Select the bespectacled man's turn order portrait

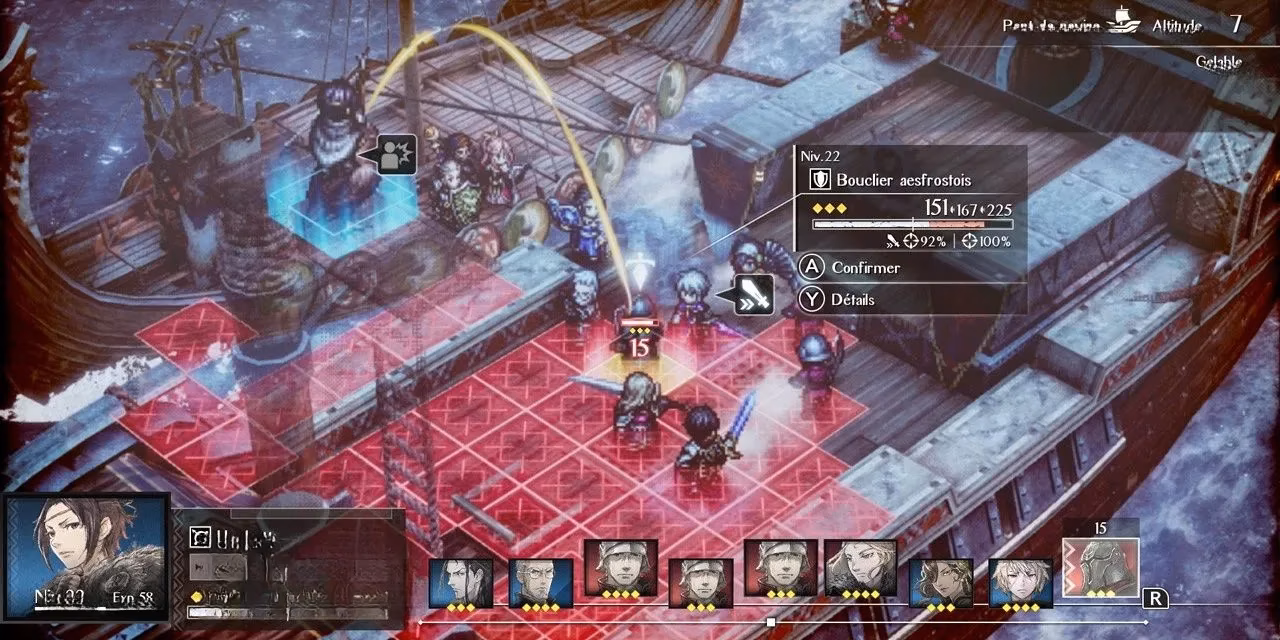coord(541,580)
